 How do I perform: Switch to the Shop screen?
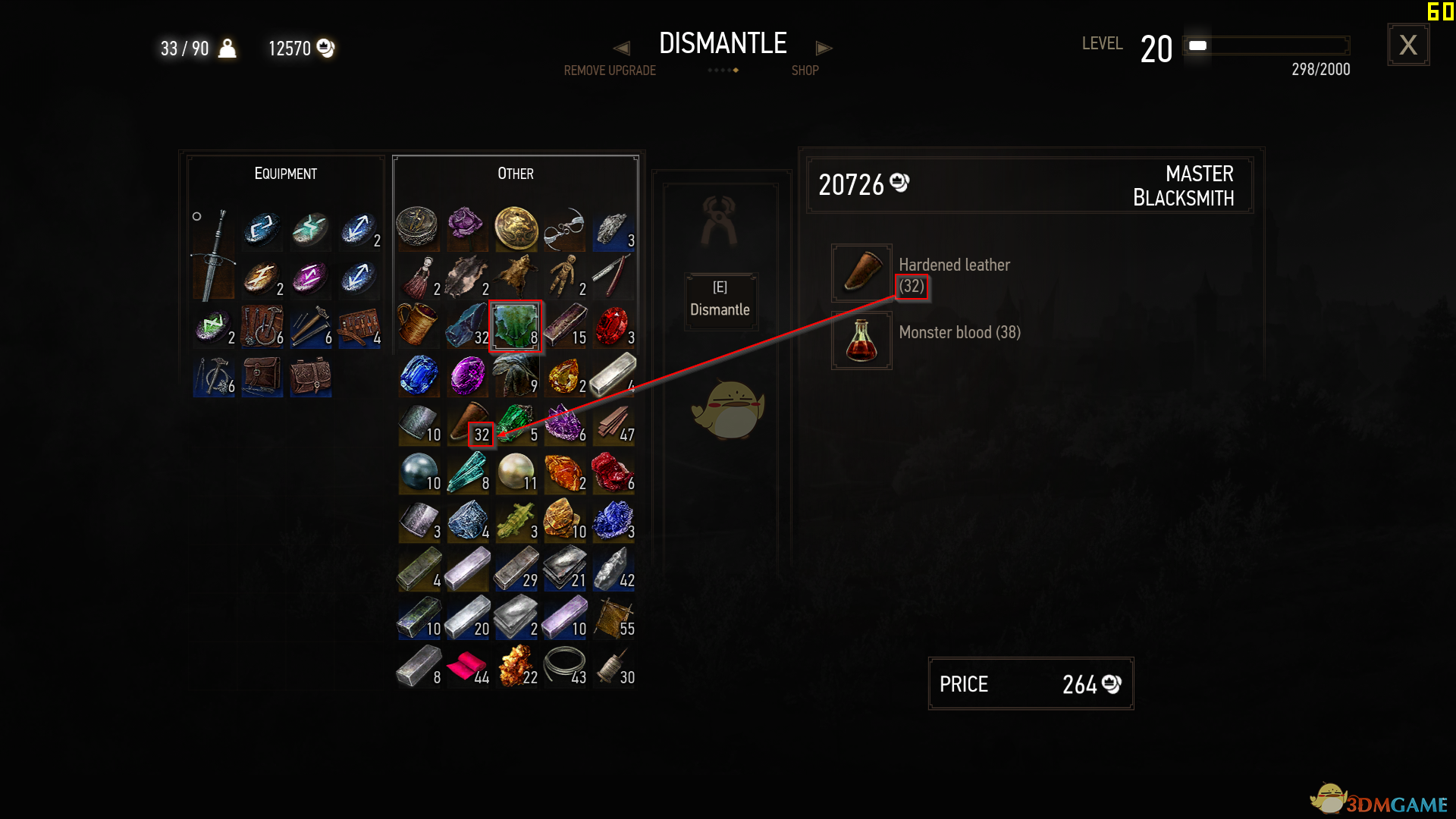tap(805, 70)
